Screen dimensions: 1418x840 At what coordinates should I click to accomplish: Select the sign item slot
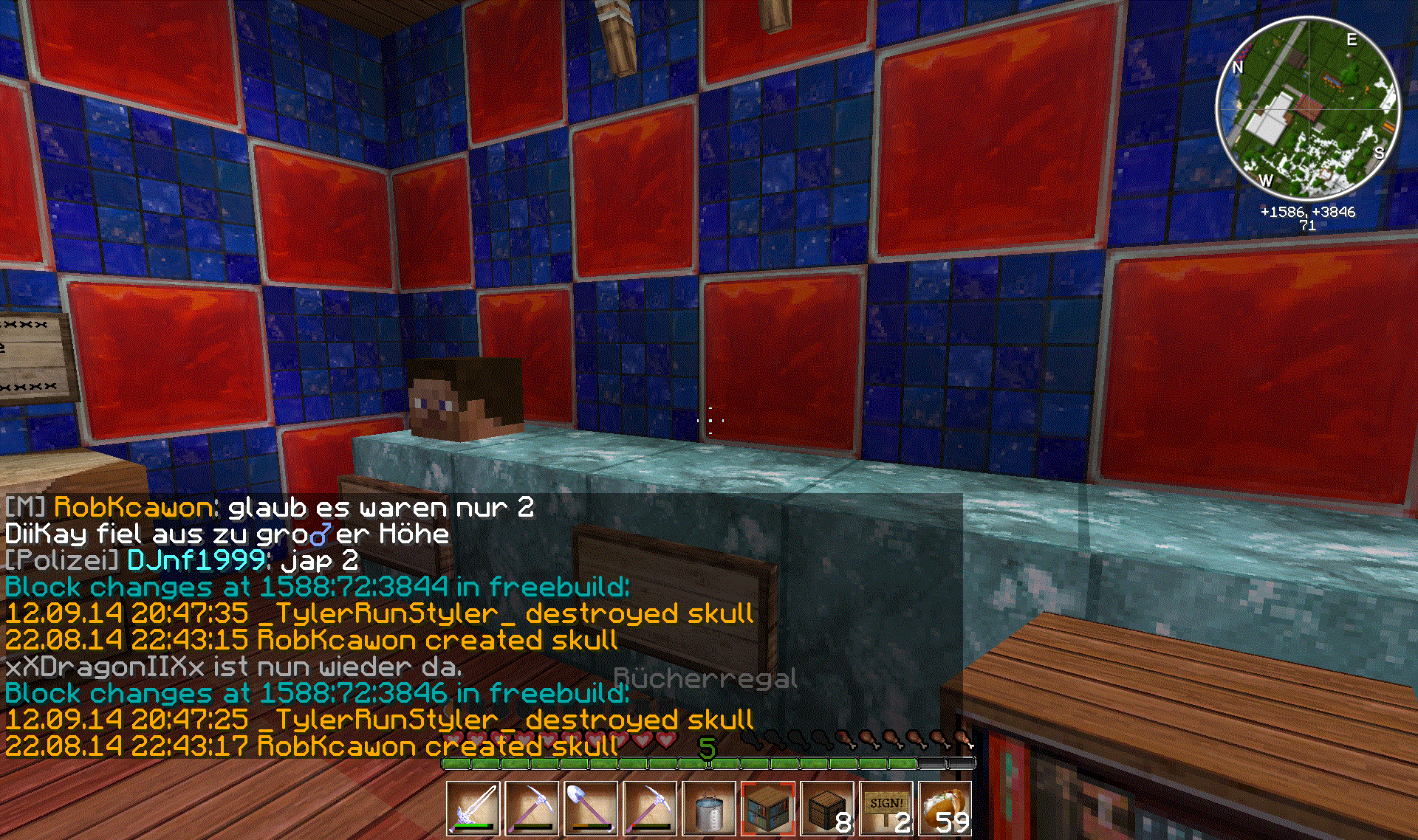[886, 809]
